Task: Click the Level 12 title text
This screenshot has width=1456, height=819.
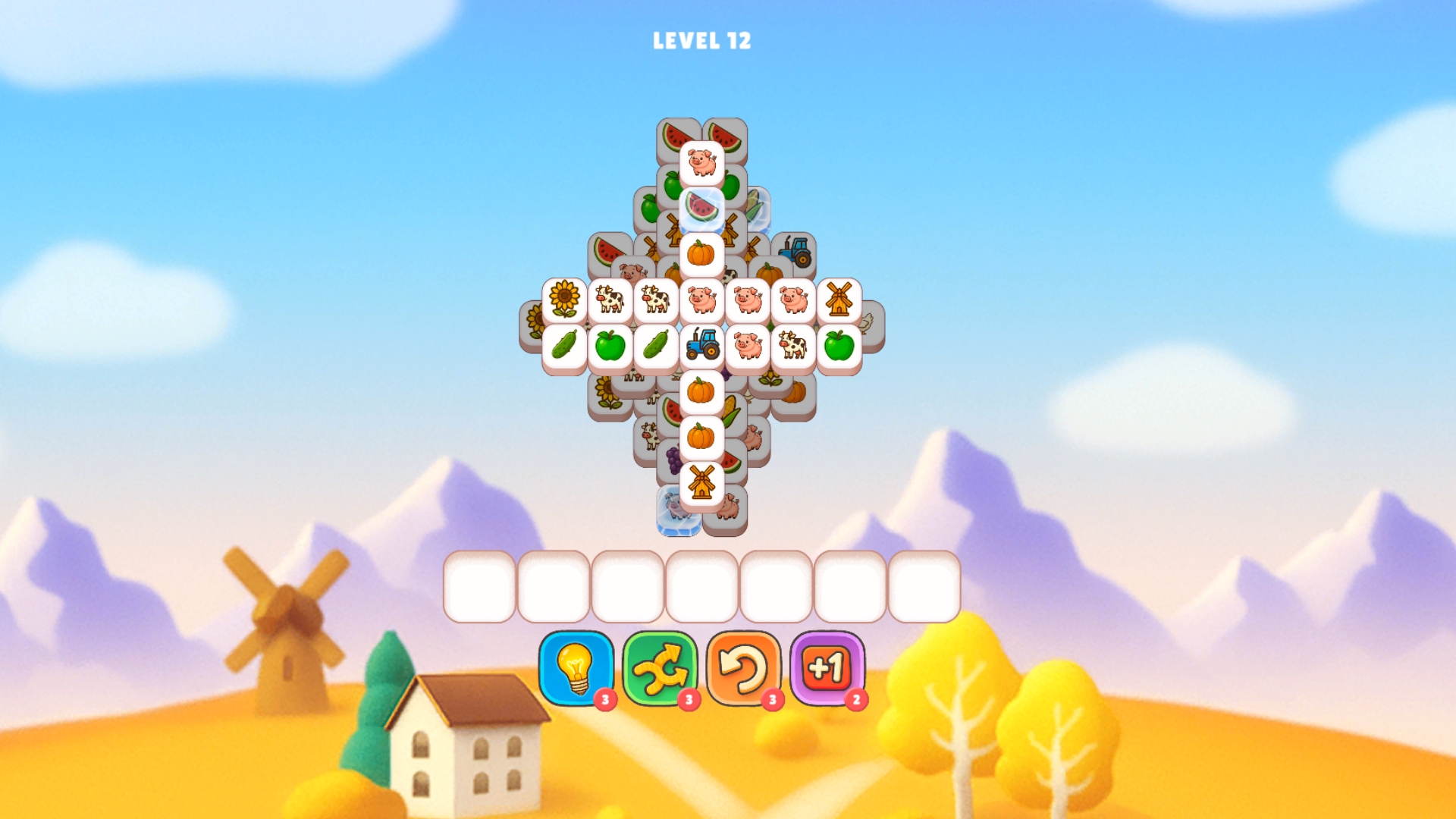Action: 701,42
